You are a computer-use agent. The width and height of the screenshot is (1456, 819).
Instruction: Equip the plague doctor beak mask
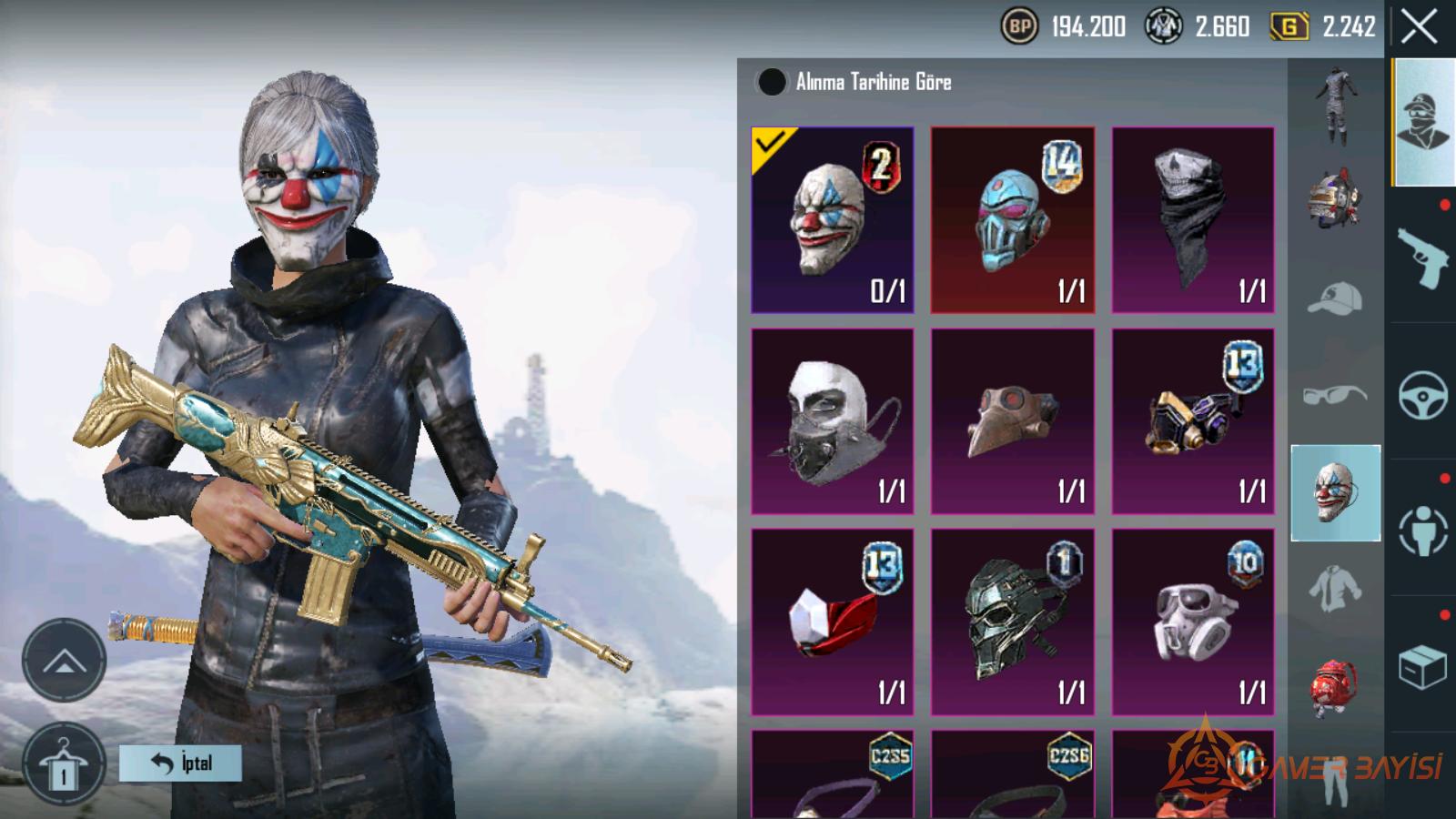click(x=1012, y=421)
